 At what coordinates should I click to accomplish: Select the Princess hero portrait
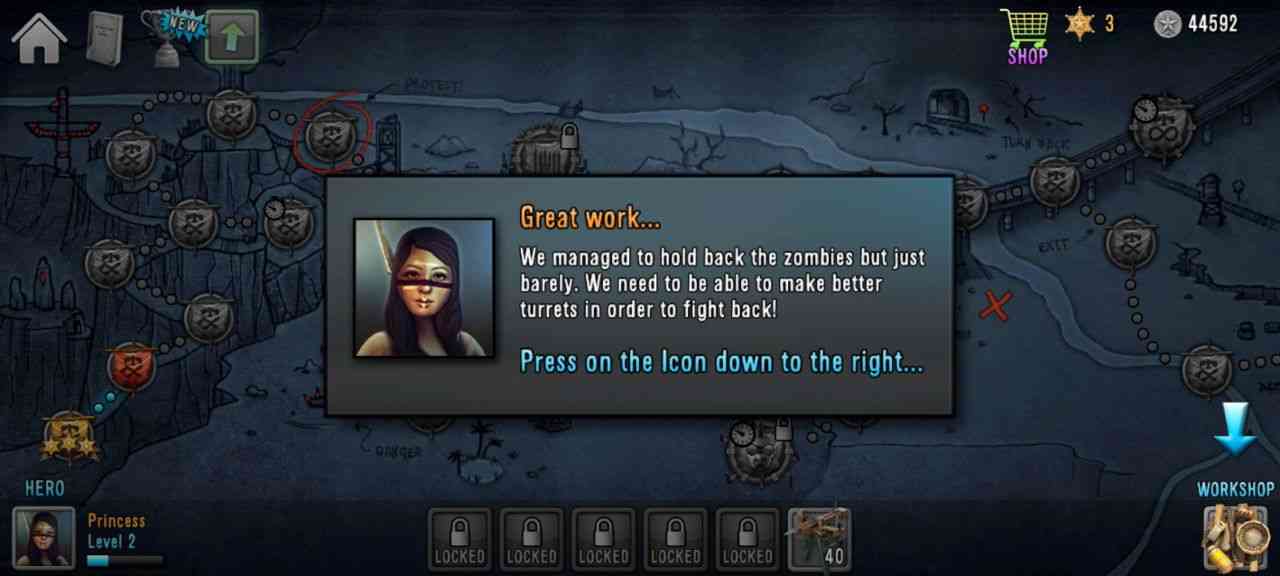44,538
